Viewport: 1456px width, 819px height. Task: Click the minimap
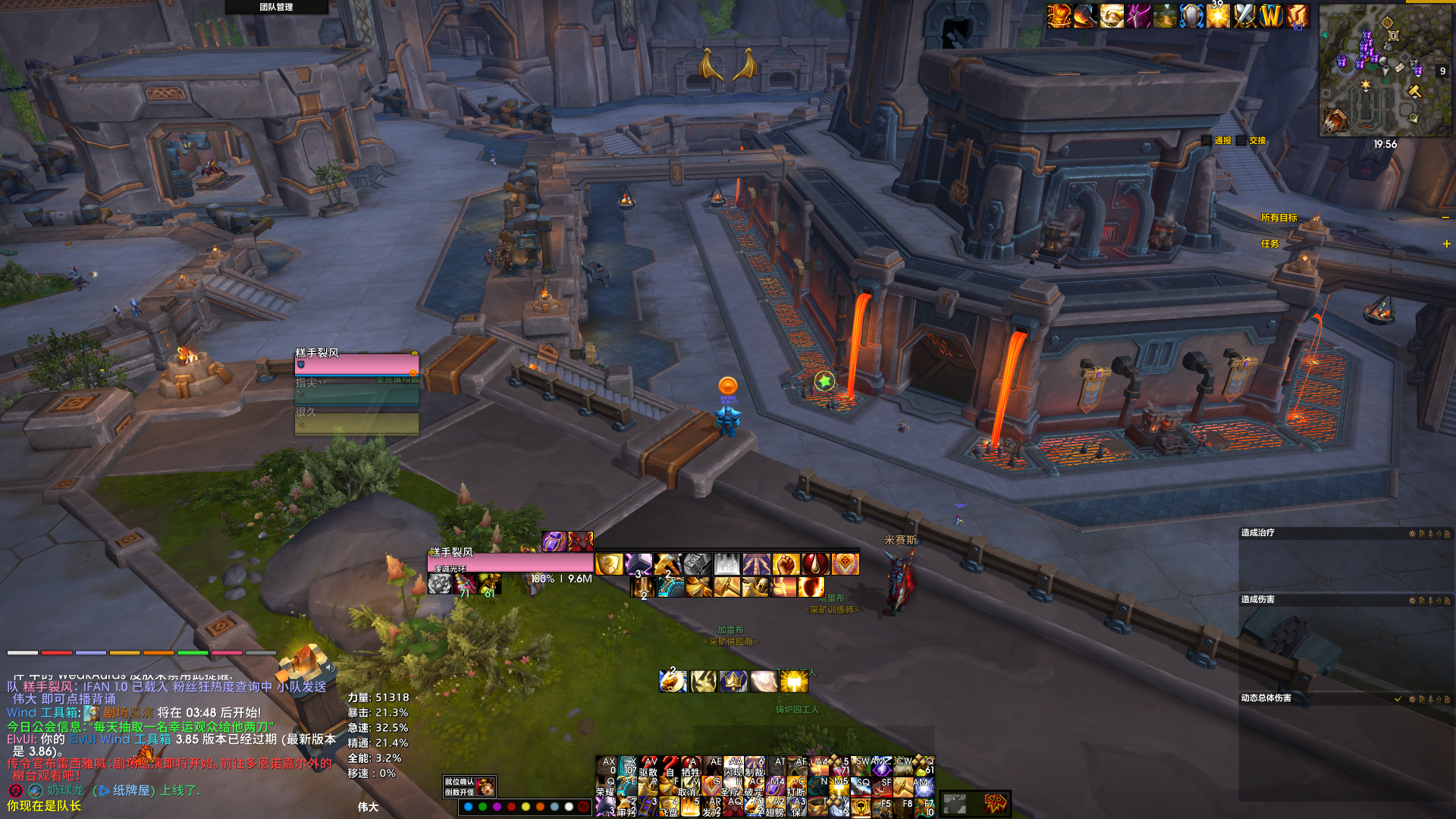pos(1385,71)
